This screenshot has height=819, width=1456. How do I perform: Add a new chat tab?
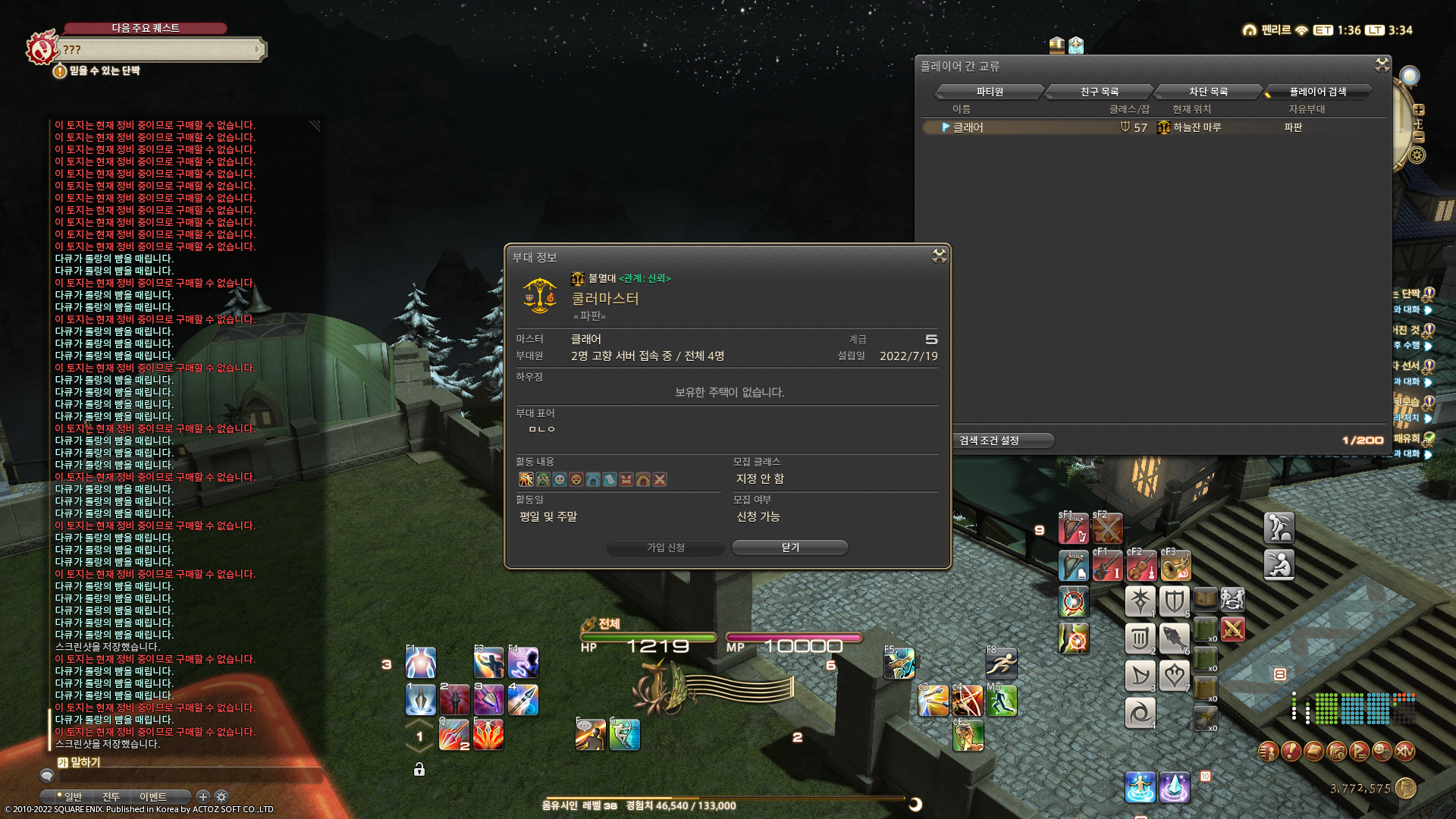(x=202, y=796)
